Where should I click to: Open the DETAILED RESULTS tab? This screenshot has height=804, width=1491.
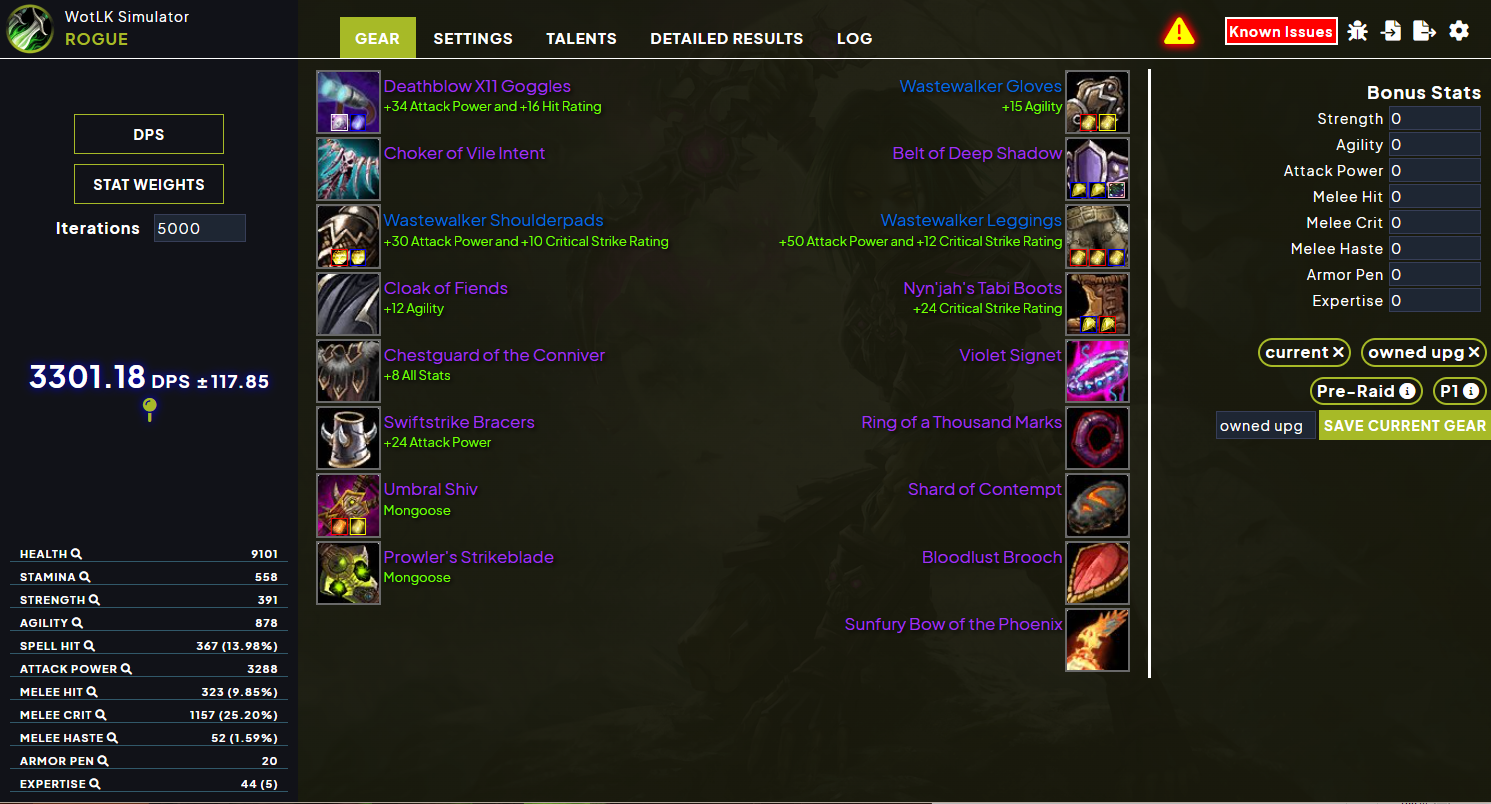(x=727, y=38)
